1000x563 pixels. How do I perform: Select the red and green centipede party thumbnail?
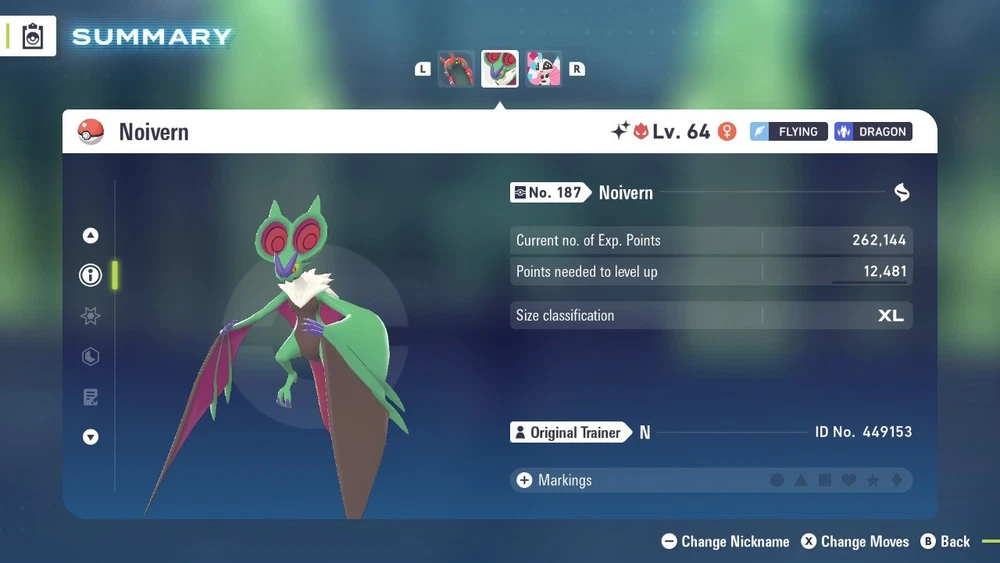click(456, 69)
